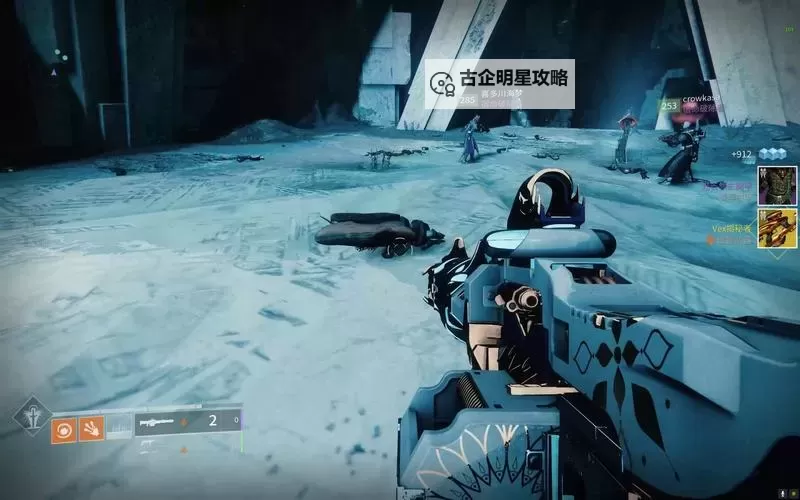Open the green chest armor loot notification
The height and width of the screenshot is (500, 800).
[776, 186]
